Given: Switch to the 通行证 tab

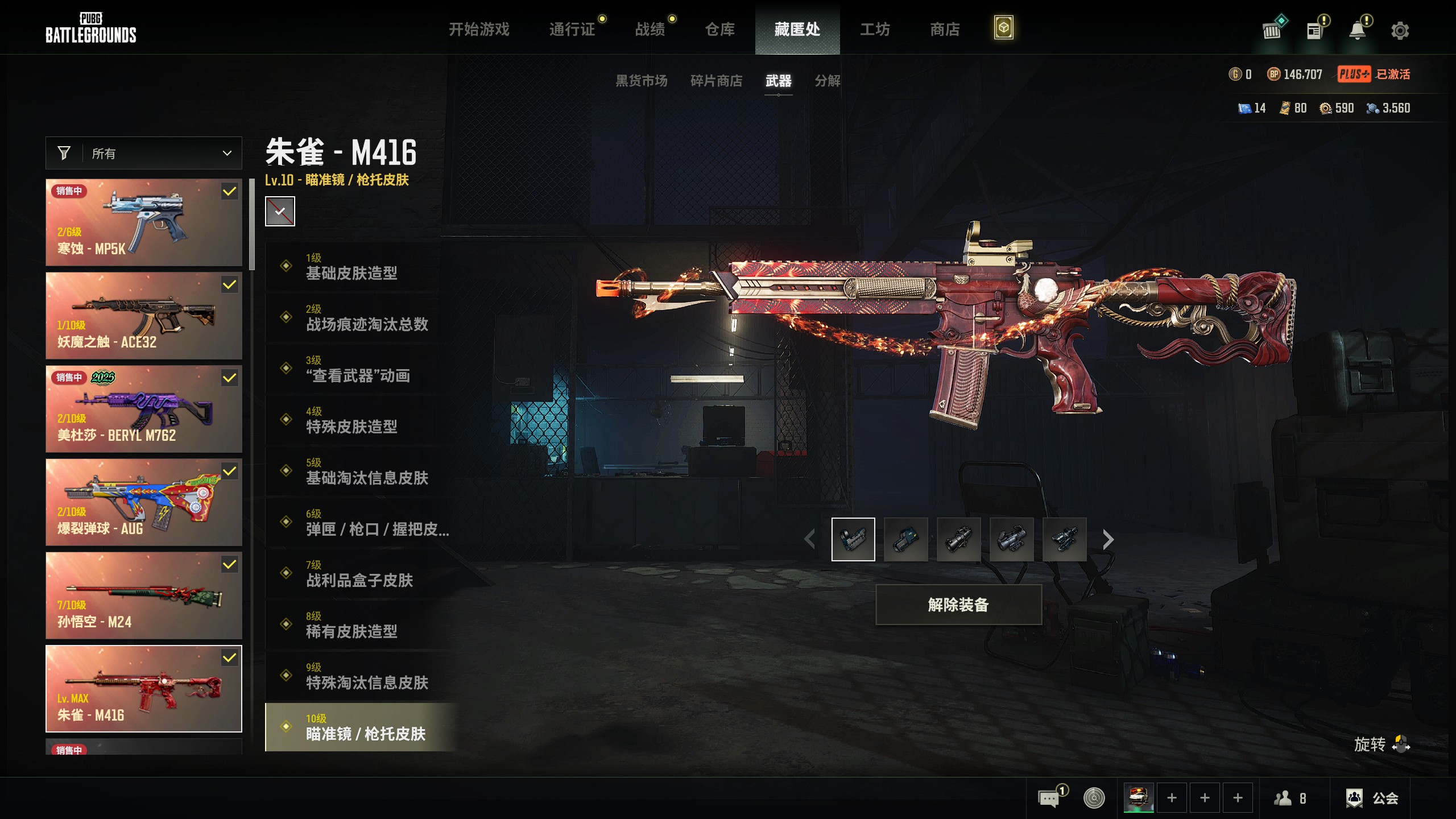Looking at the screenshot, I should (x=572, y=29).
